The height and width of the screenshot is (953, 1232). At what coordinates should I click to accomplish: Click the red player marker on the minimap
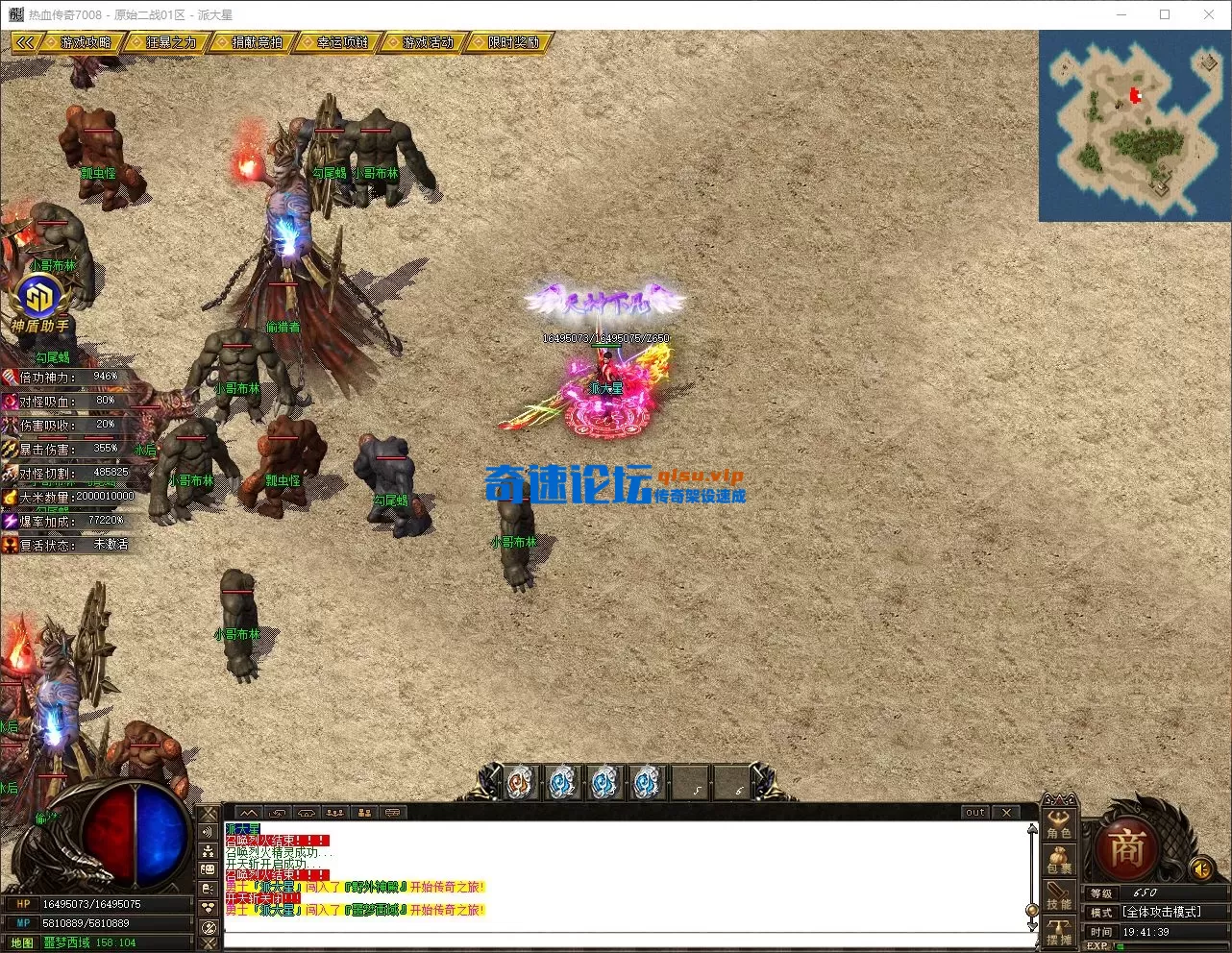[1135, 94]
